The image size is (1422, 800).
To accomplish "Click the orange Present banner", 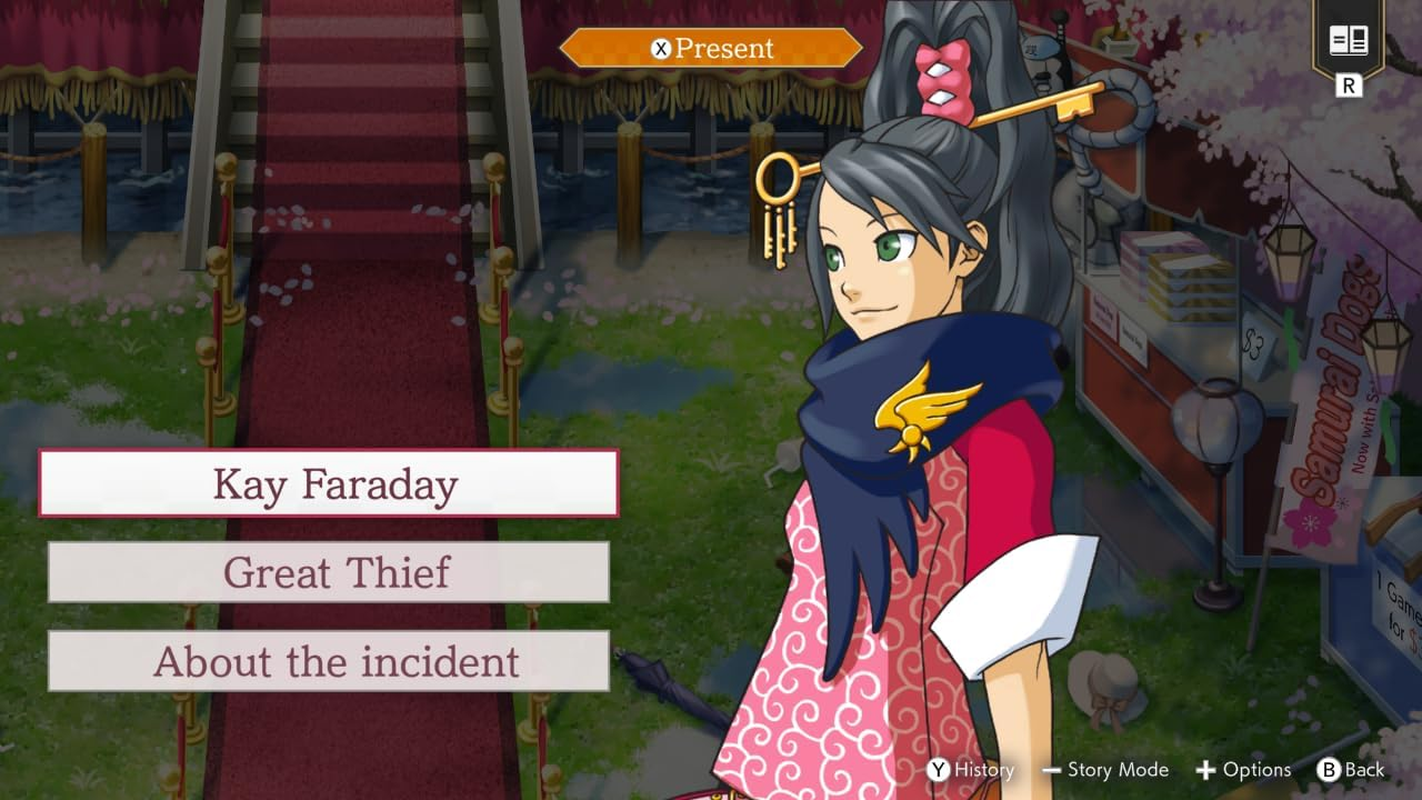I will pyautogui.click(x=712, y=47).
